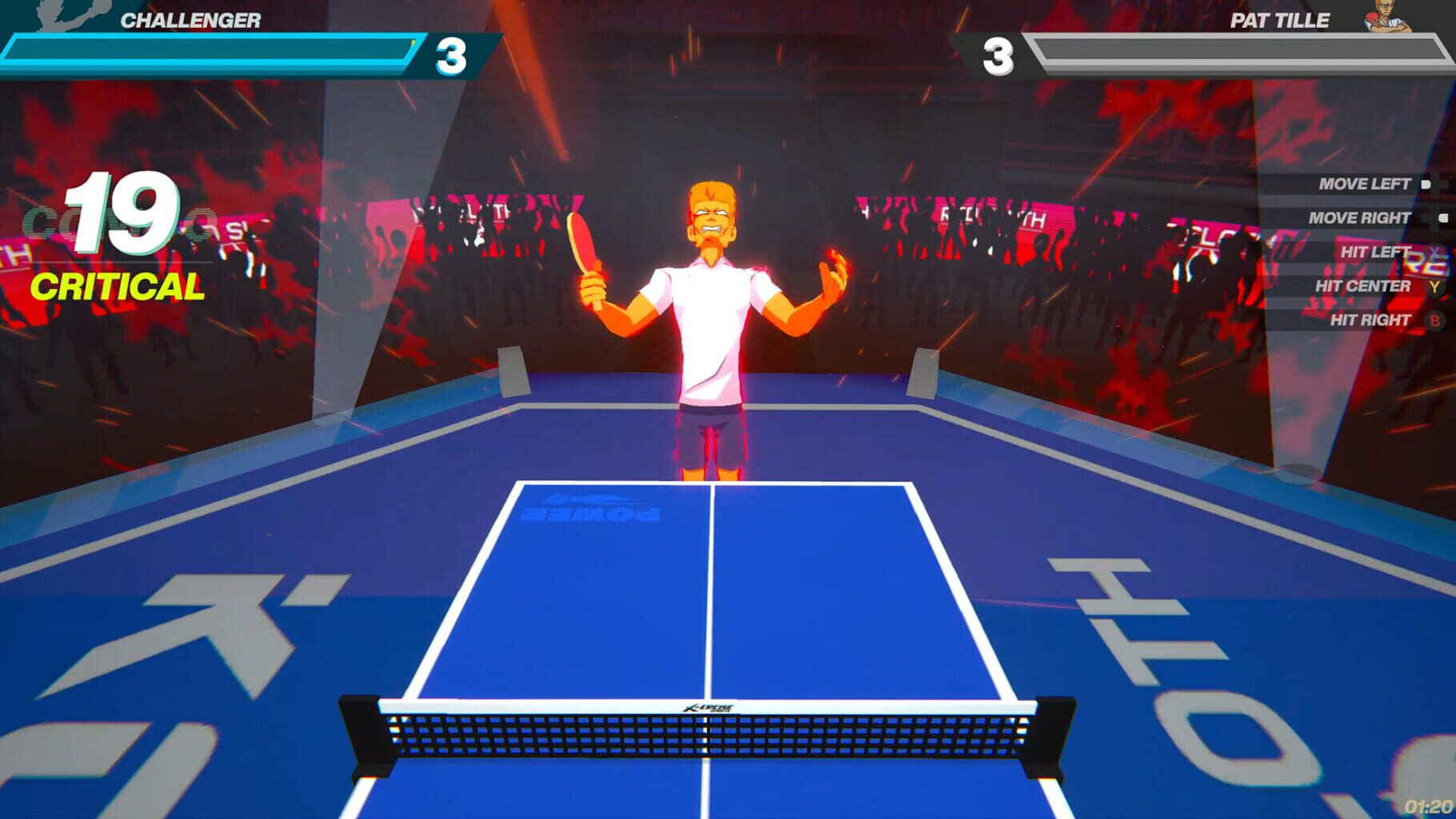
Task: Click the X-ercise sponsor logo on the net
Action: click(709, 708)
